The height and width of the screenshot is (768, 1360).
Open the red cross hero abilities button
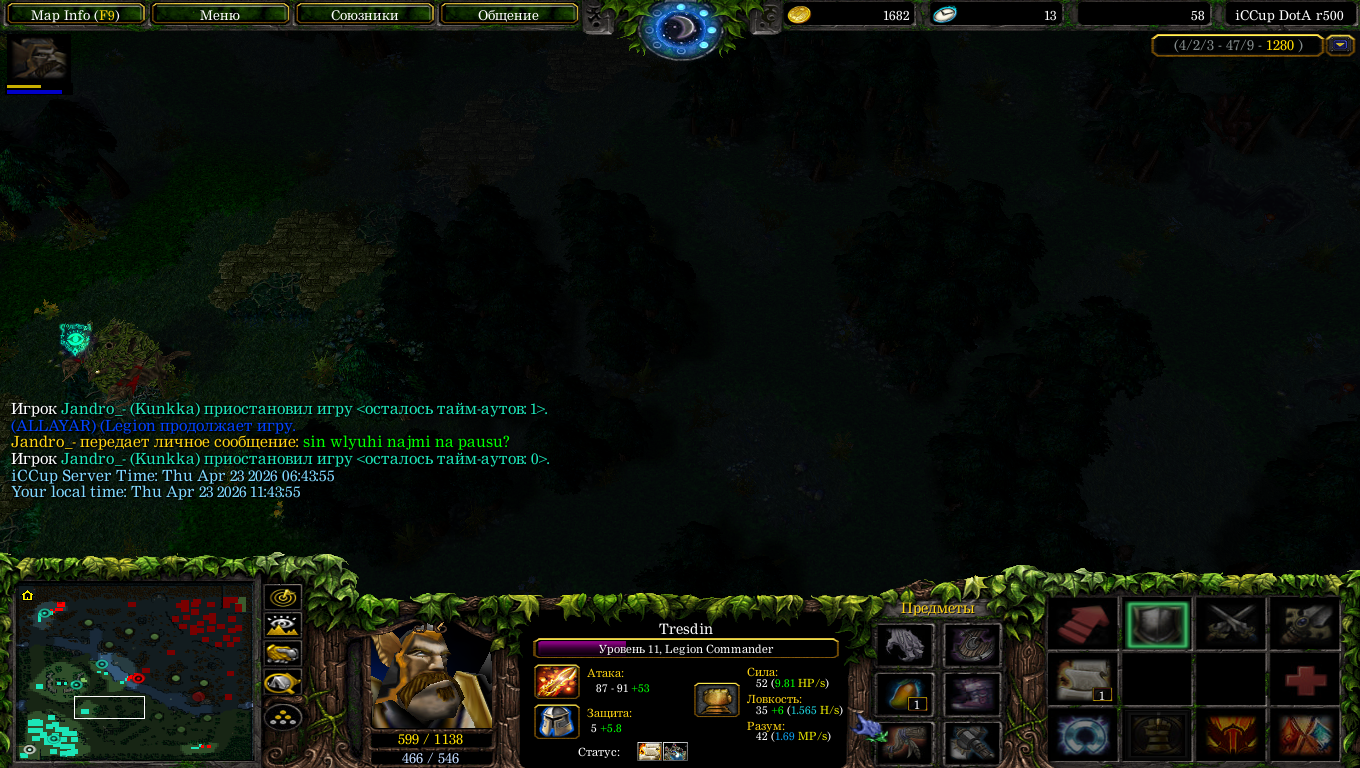pyautogui.click(x=1305, y=680)
